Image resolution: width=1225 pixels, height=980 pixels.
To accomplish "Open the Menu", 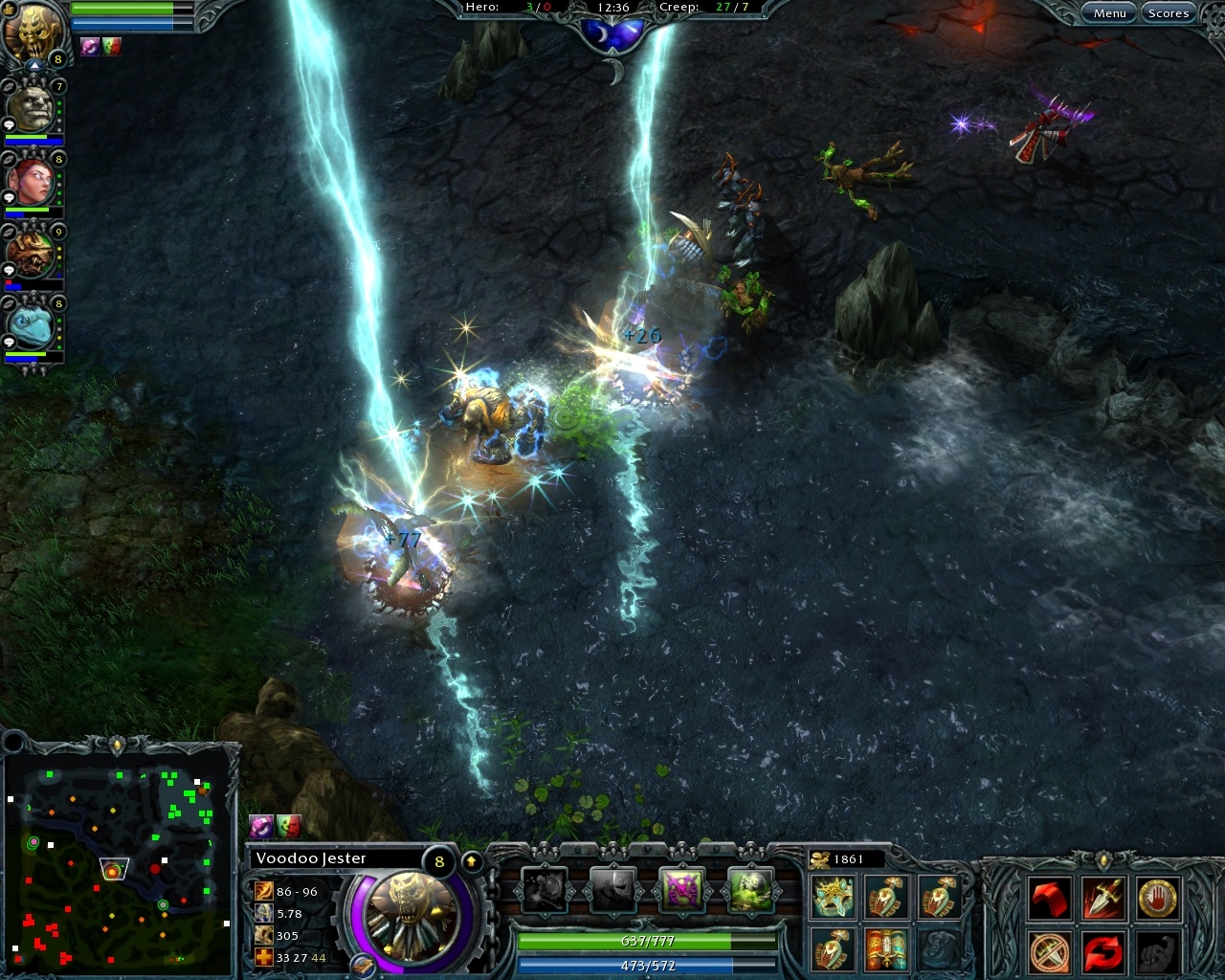I will click(x=1109, y=12).
